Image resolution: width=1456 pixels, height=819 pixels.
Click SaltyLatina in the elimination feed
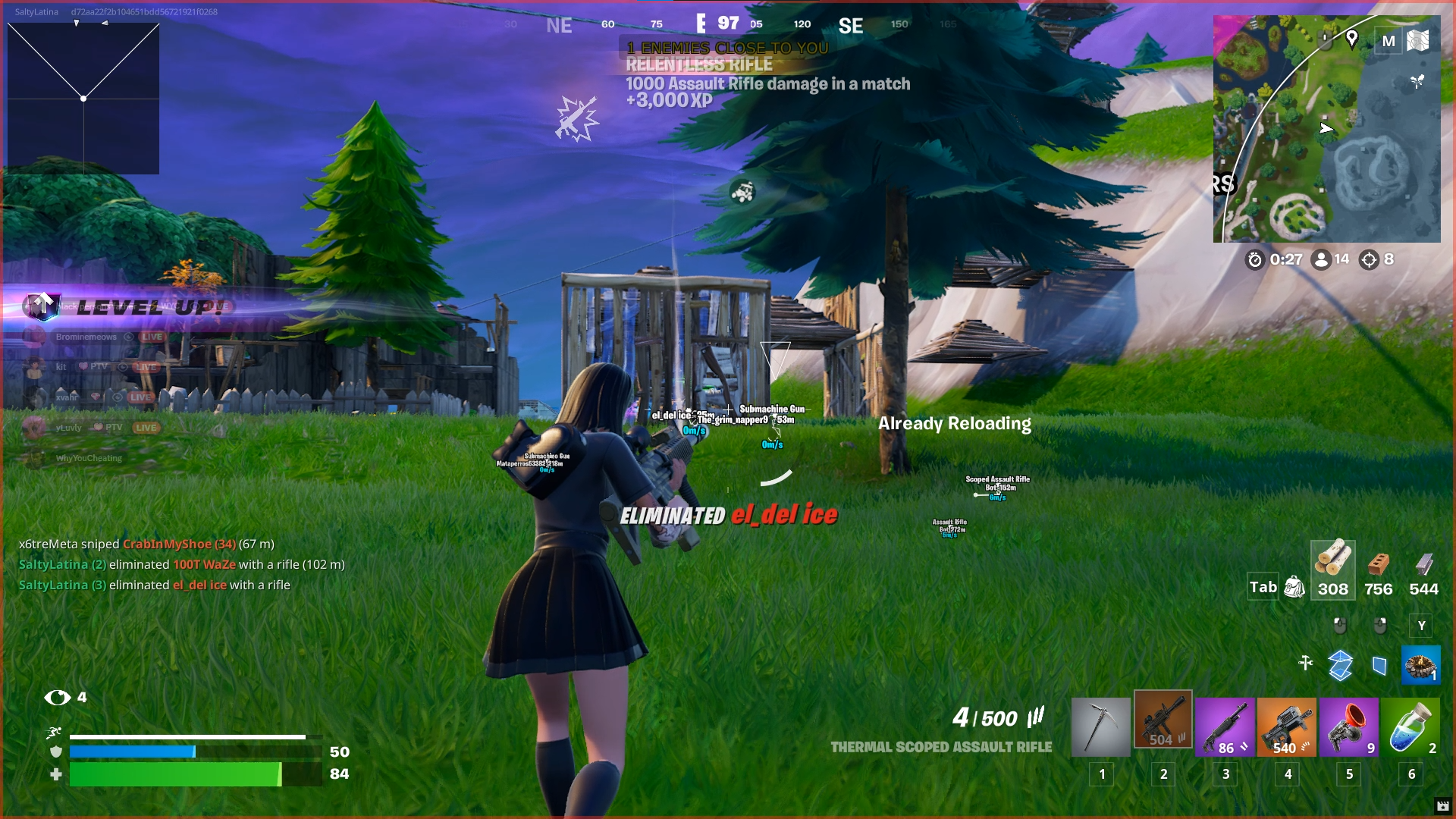click(x=52, y=564)
